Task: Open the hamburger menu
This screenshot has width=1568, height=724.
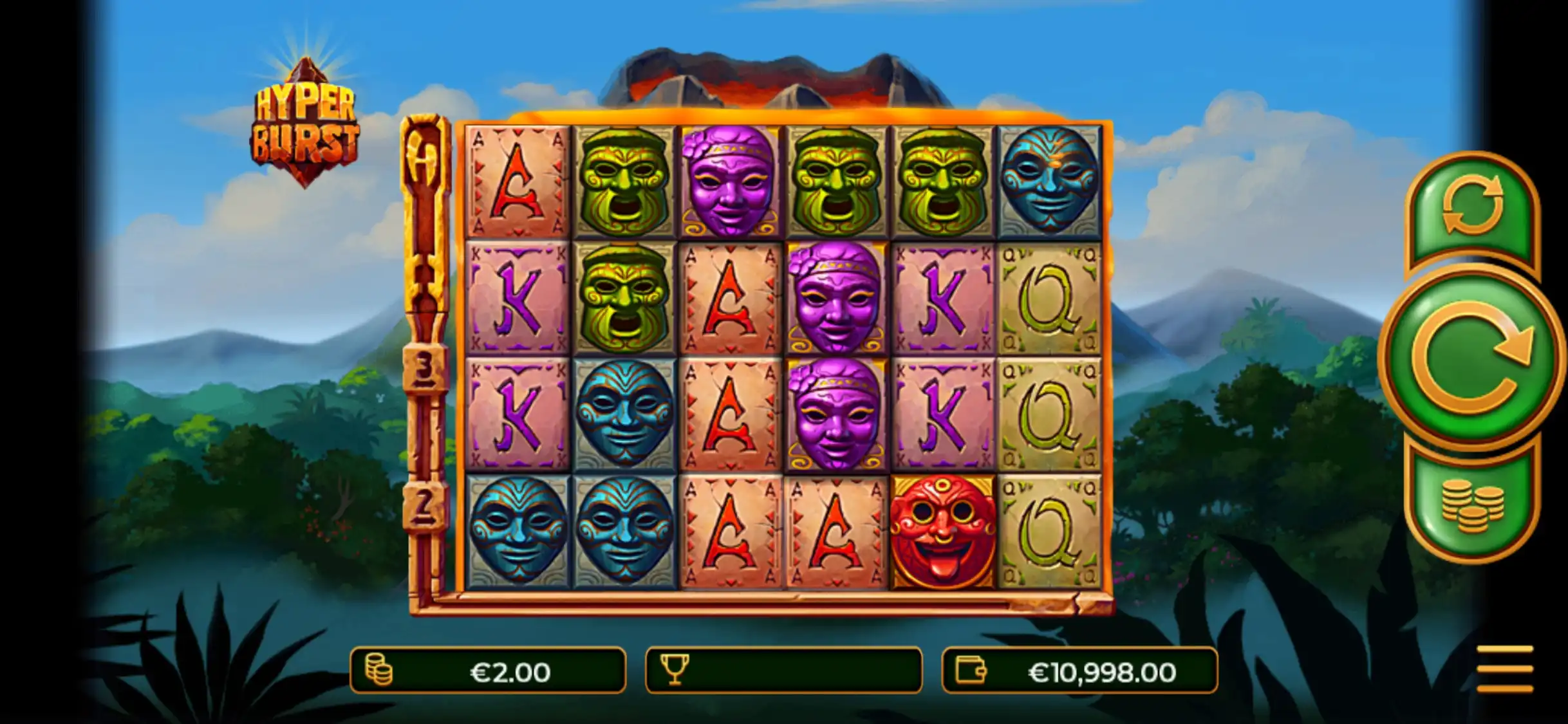Action: coord(1504,669)
